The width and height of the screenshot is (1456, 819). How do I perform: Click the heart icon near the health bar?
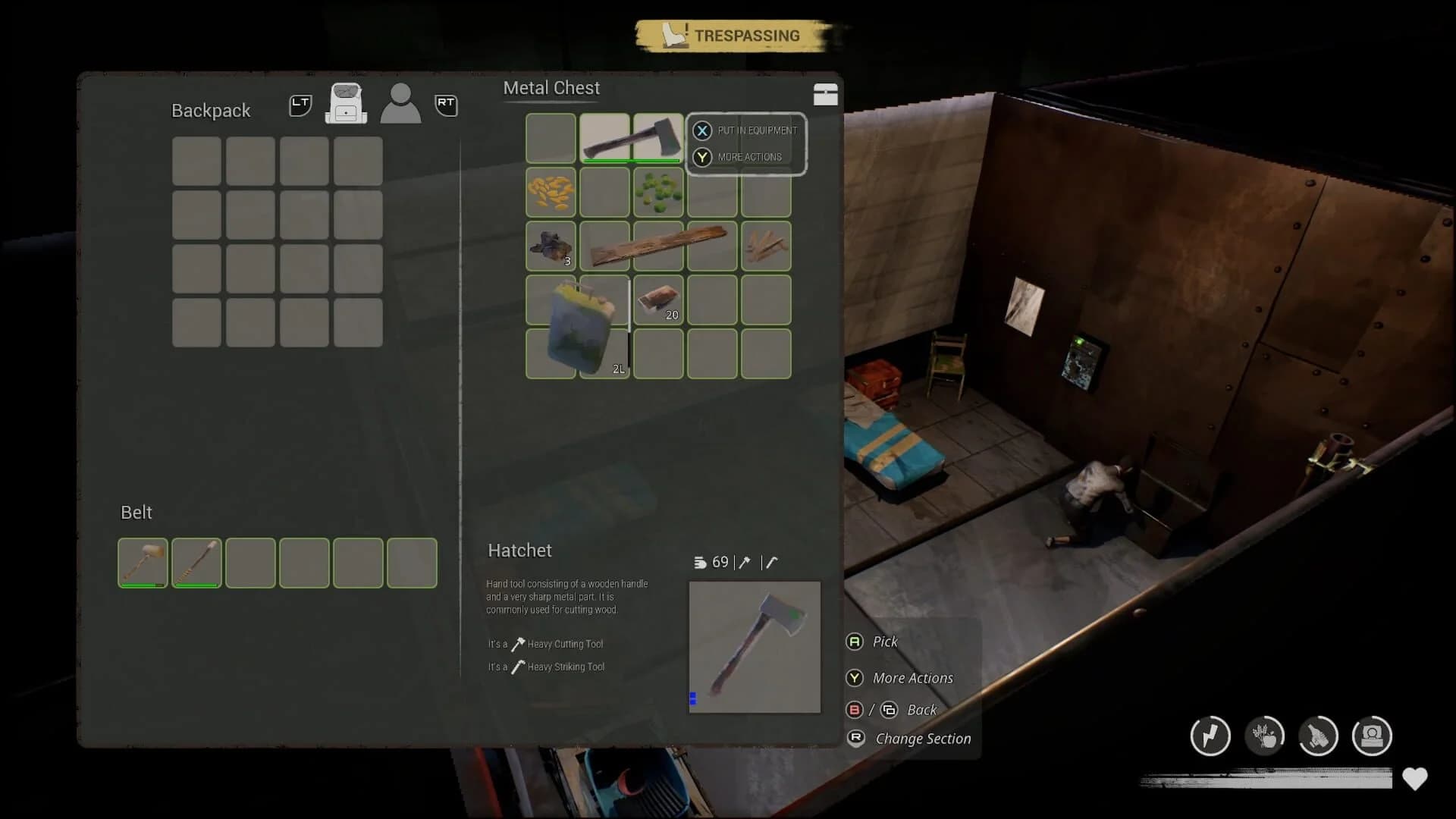[x=1415, y=779]
